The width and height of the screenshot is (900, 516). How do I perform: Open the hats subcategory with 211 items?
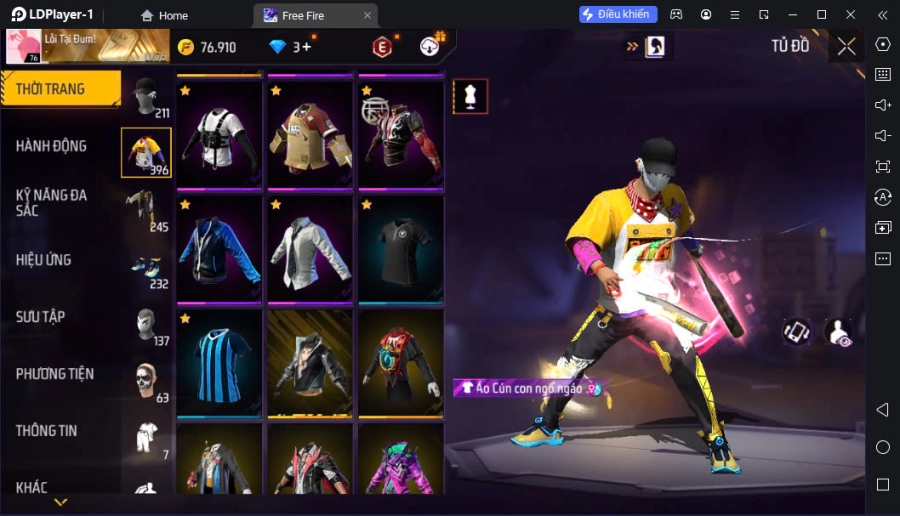coord(146,96)
